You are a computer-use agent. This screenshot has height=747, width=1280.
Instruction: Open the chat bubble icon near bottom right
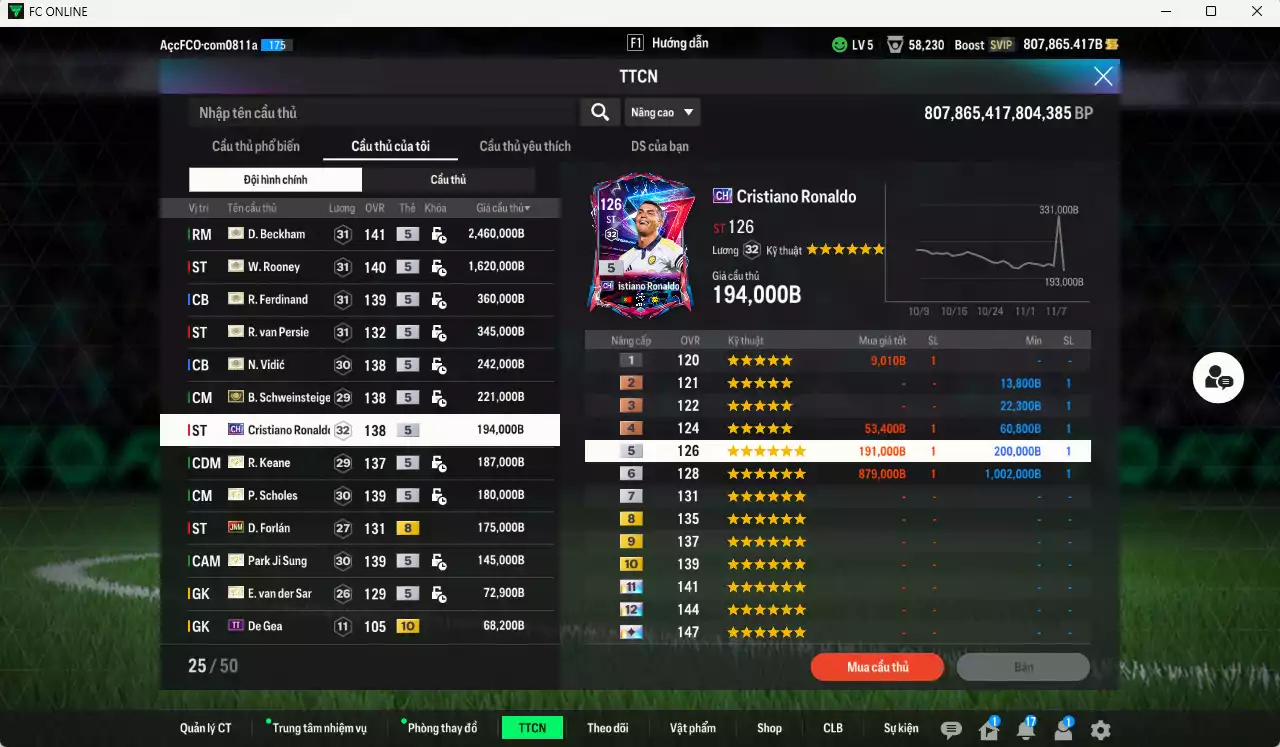pyautogui.click(x=950, y=727)
